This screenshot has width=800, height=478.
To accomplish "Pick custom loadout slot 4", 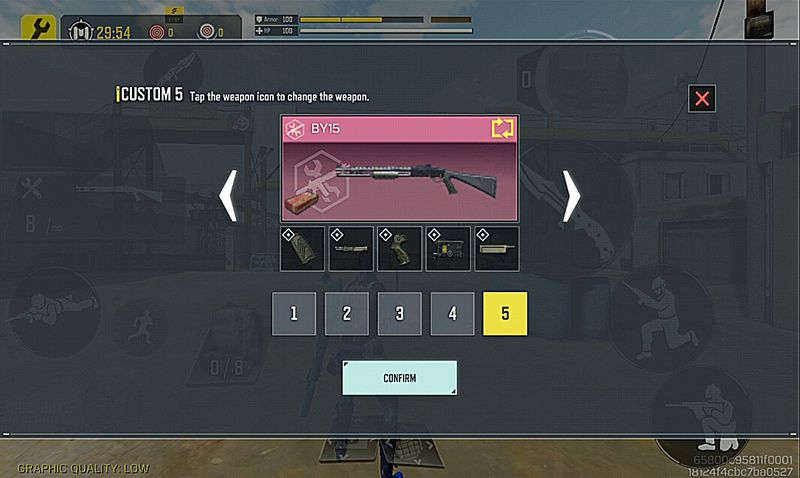I will tap(452, 313).
